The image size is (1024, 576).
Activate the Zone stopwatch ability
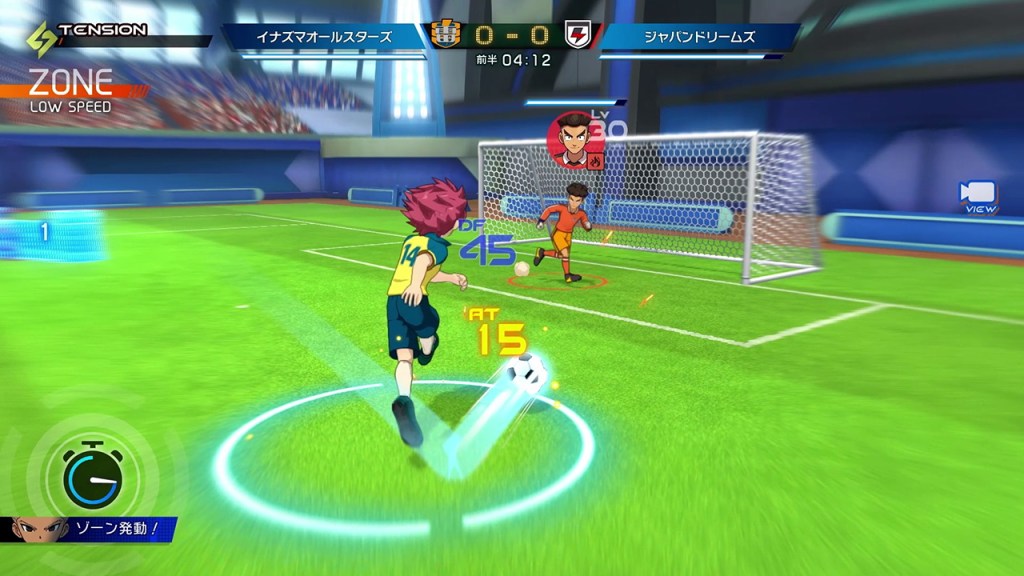click(x=92, y=476)
